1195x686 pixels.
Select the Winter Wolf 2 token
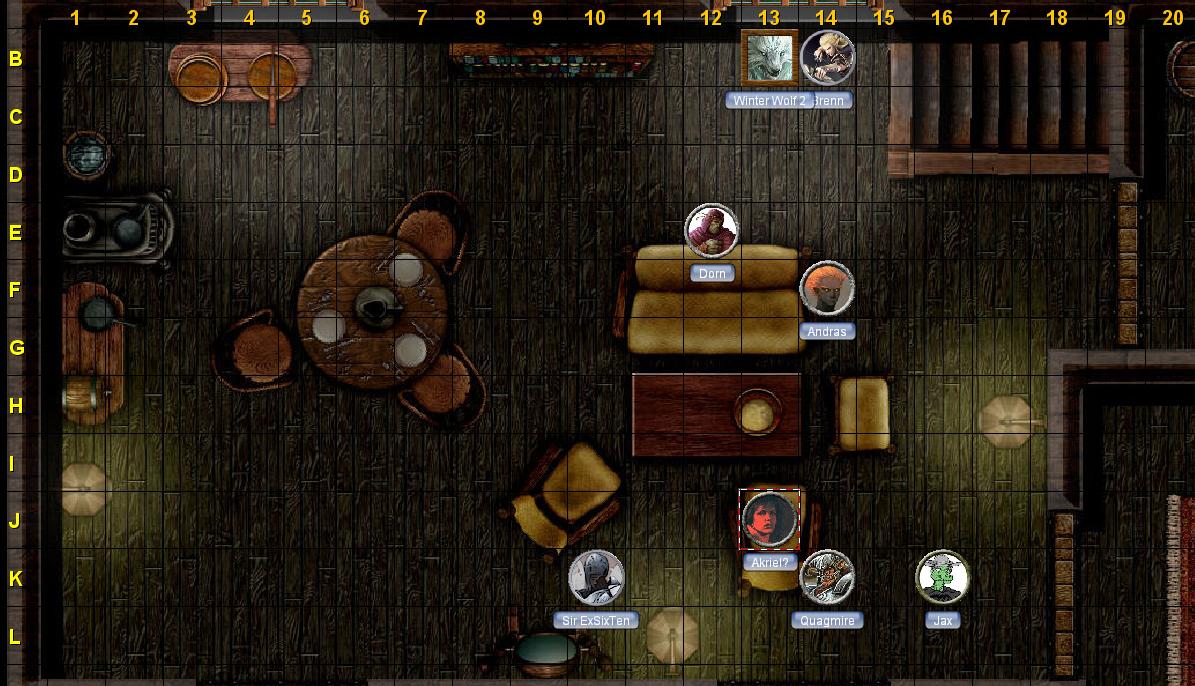click(769, 58)
